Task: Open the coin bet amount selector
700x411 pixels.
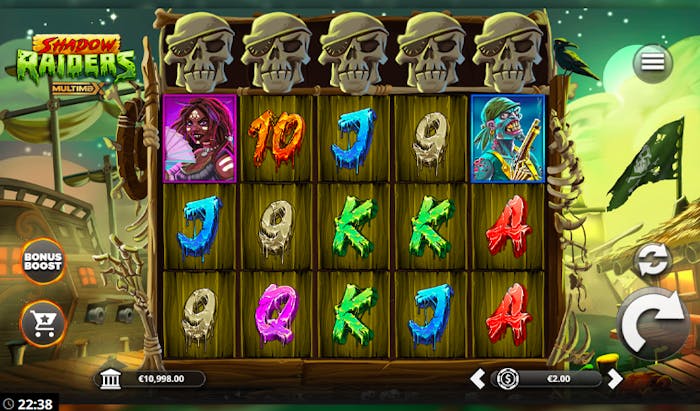Action: pyautogui.click(x=508, y=379)
